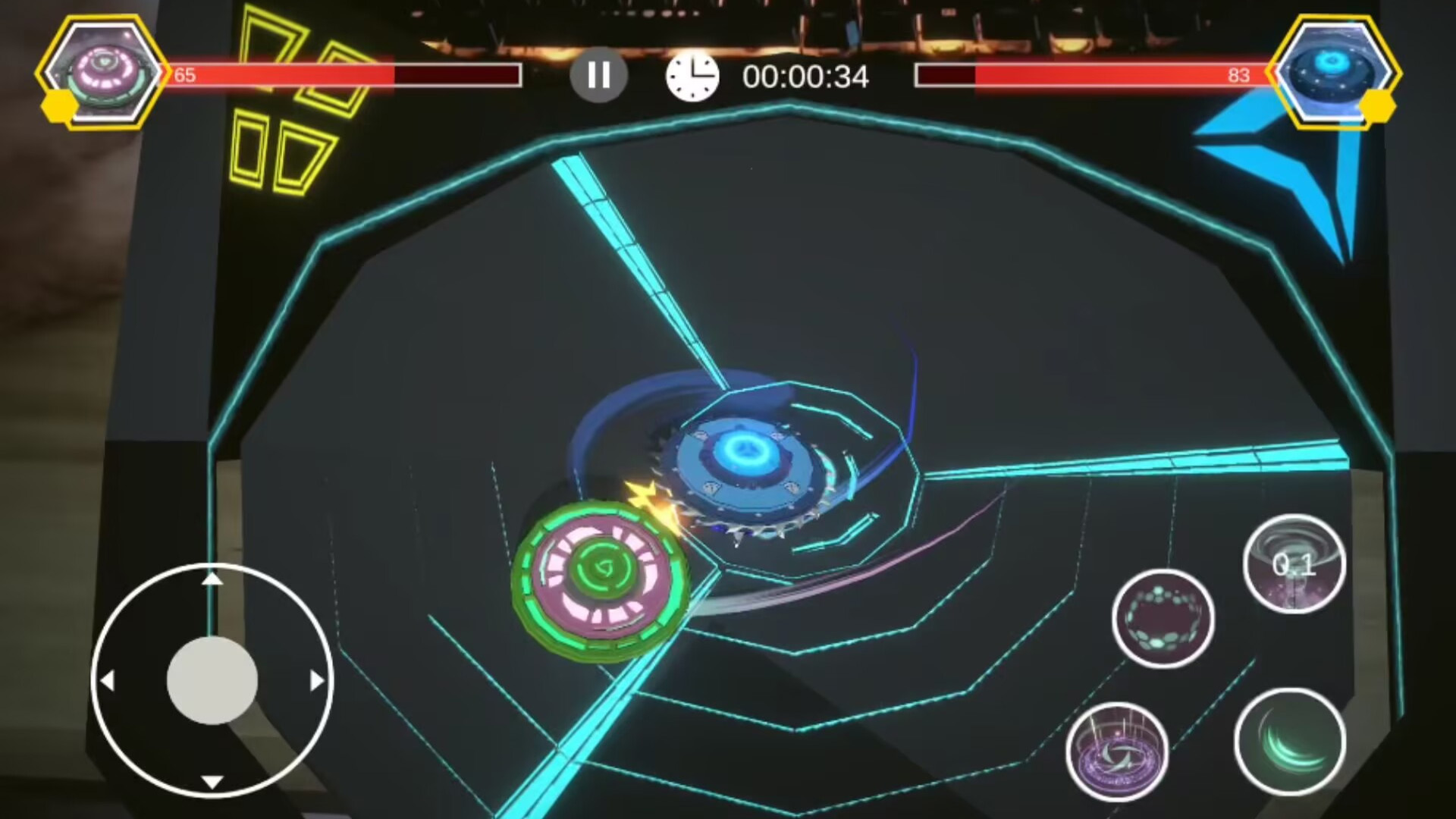Viewport: 1456px width, 819px height.
Task: Click the joystick's left arrow
Action: [x=108, y=681]
